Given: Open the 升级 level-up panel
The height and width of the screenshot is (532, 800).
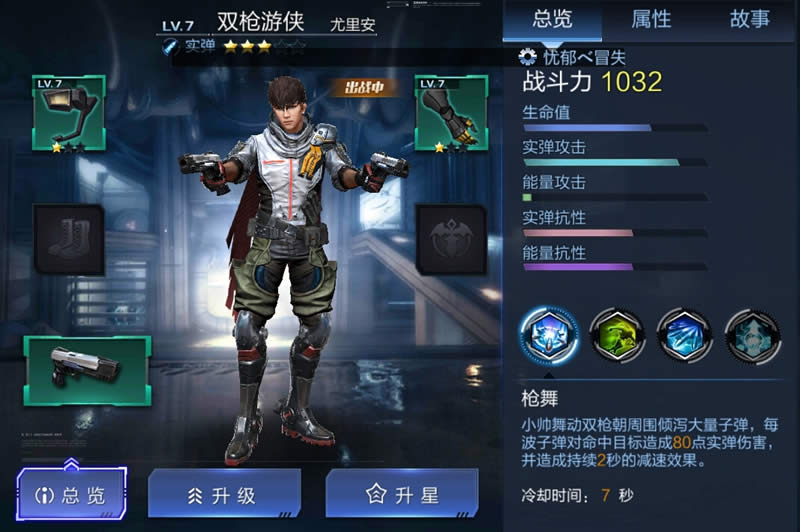Looking at the screenshot, I should point(223,494).
